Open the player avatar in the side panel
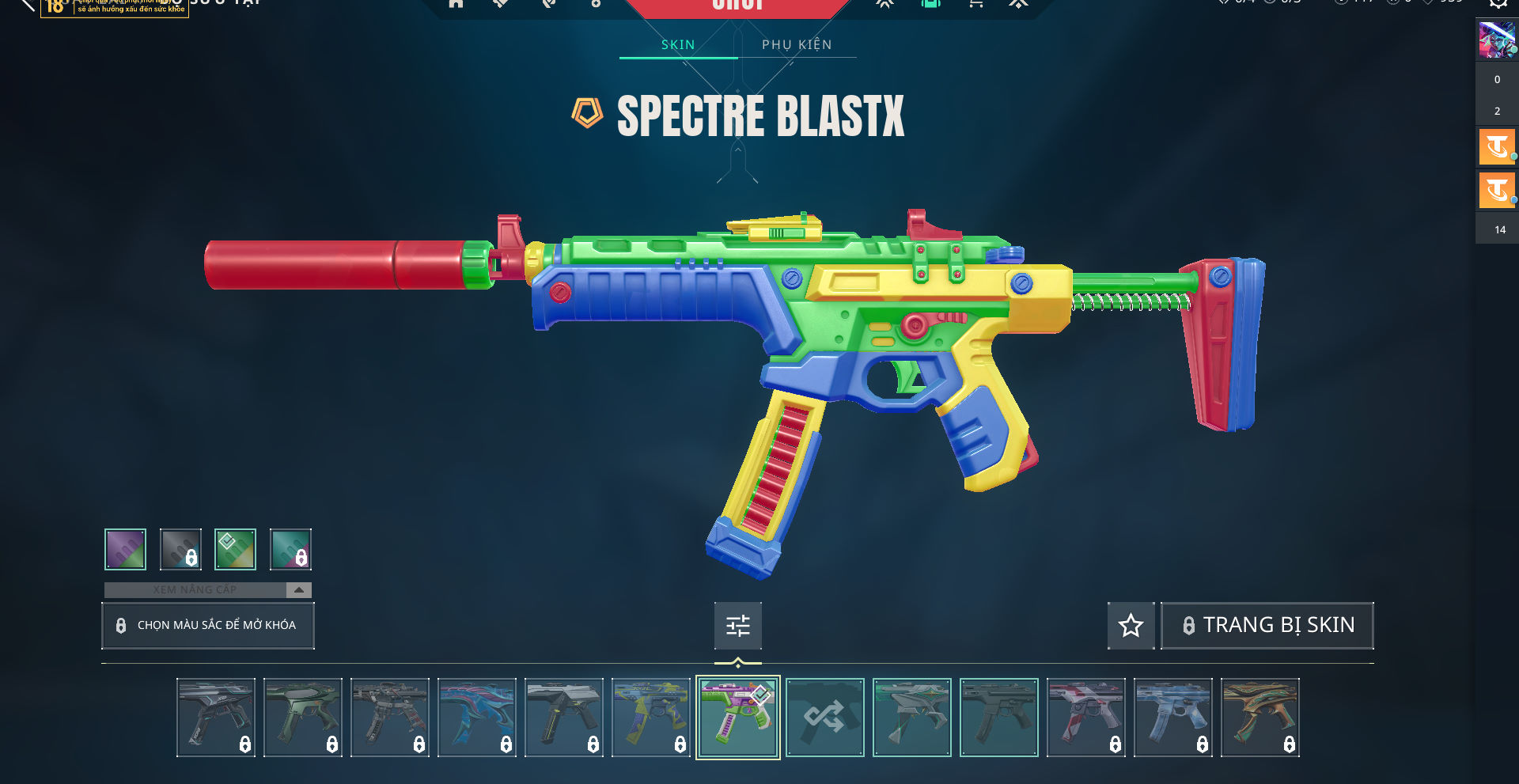This screenshot has width=1519, height=784. (x=1497, y=40)
